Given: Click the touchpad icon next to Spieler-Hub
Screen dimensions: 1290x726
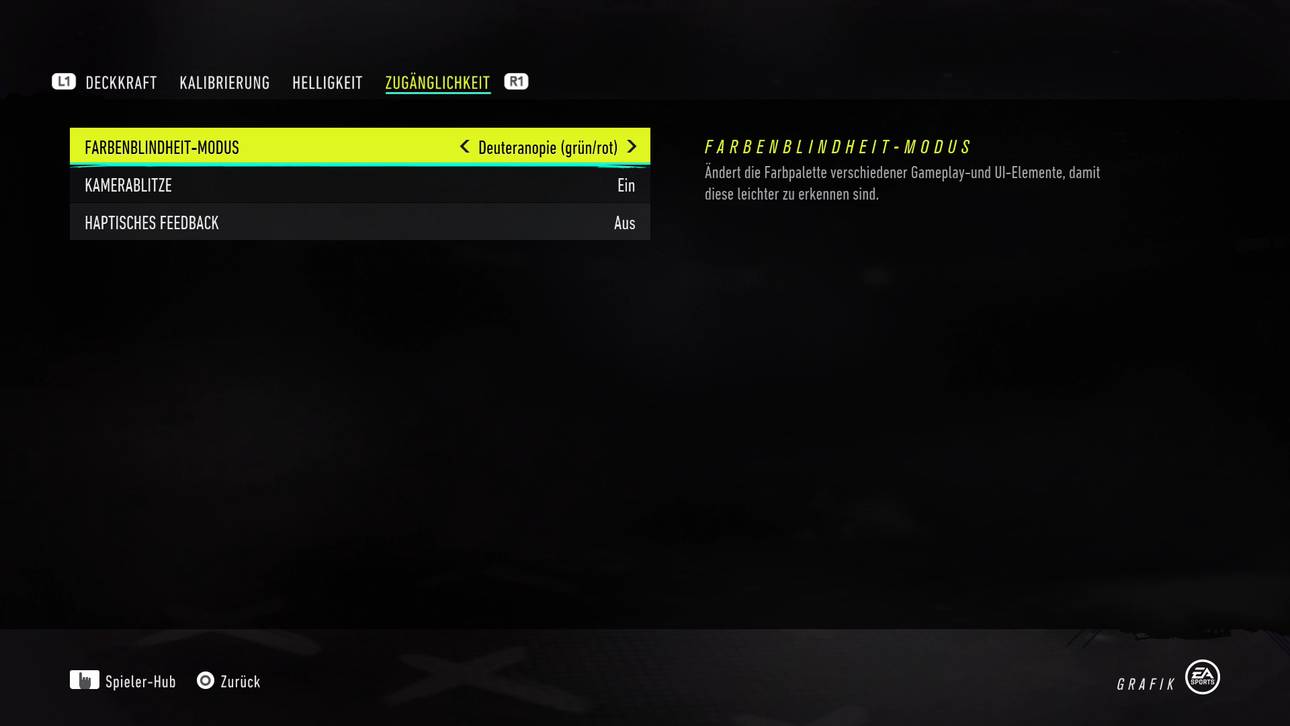Looking at the screenshot, I should (87, 680).
